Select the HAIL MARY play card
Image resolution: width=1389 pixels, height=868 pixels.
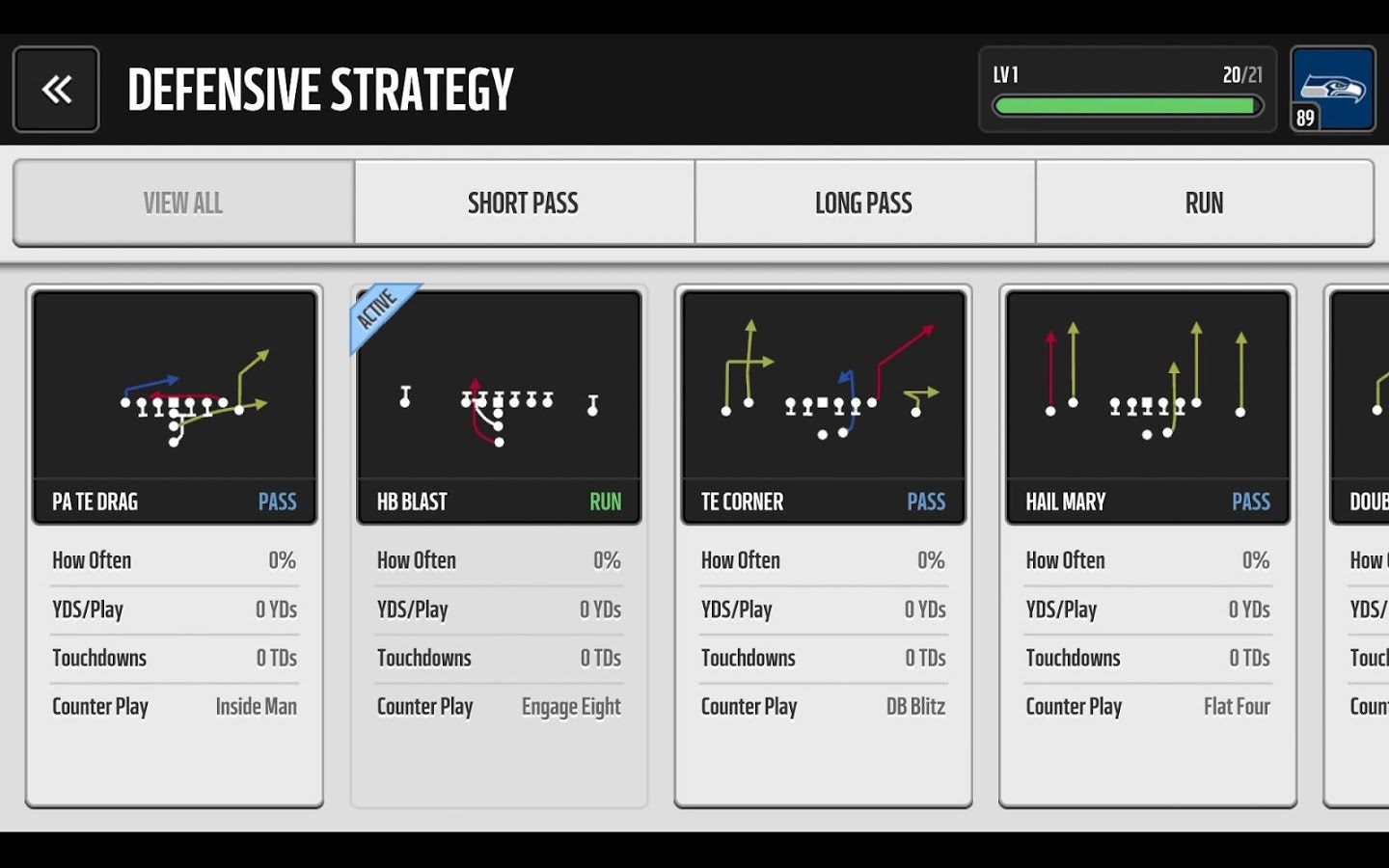click(x=1146, y=540)
